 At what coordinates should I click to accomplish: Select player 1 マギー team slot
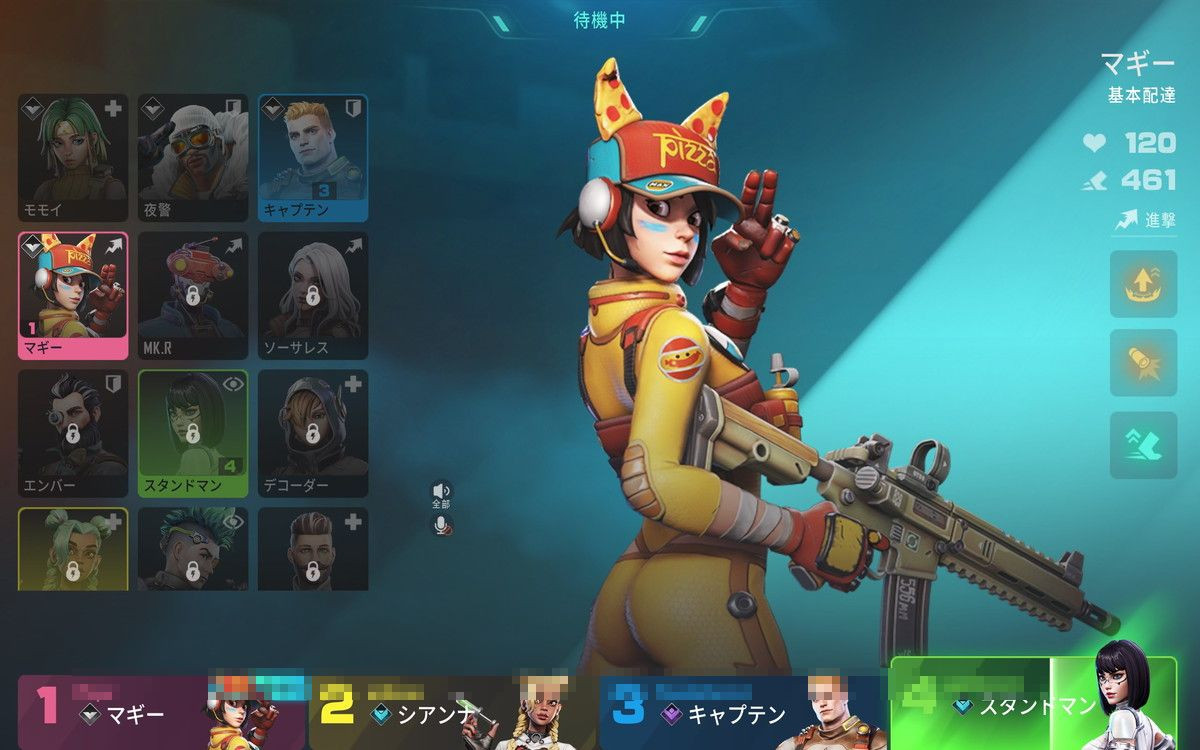(x=160, y=711)
